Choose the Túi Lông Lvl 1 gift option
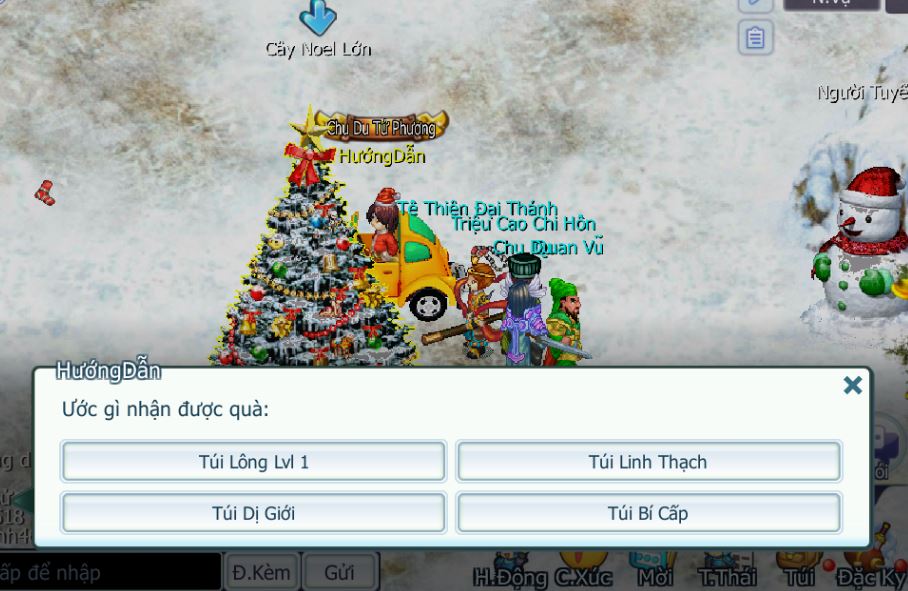Viewport: 908px width, 591px height. [253, 461]
